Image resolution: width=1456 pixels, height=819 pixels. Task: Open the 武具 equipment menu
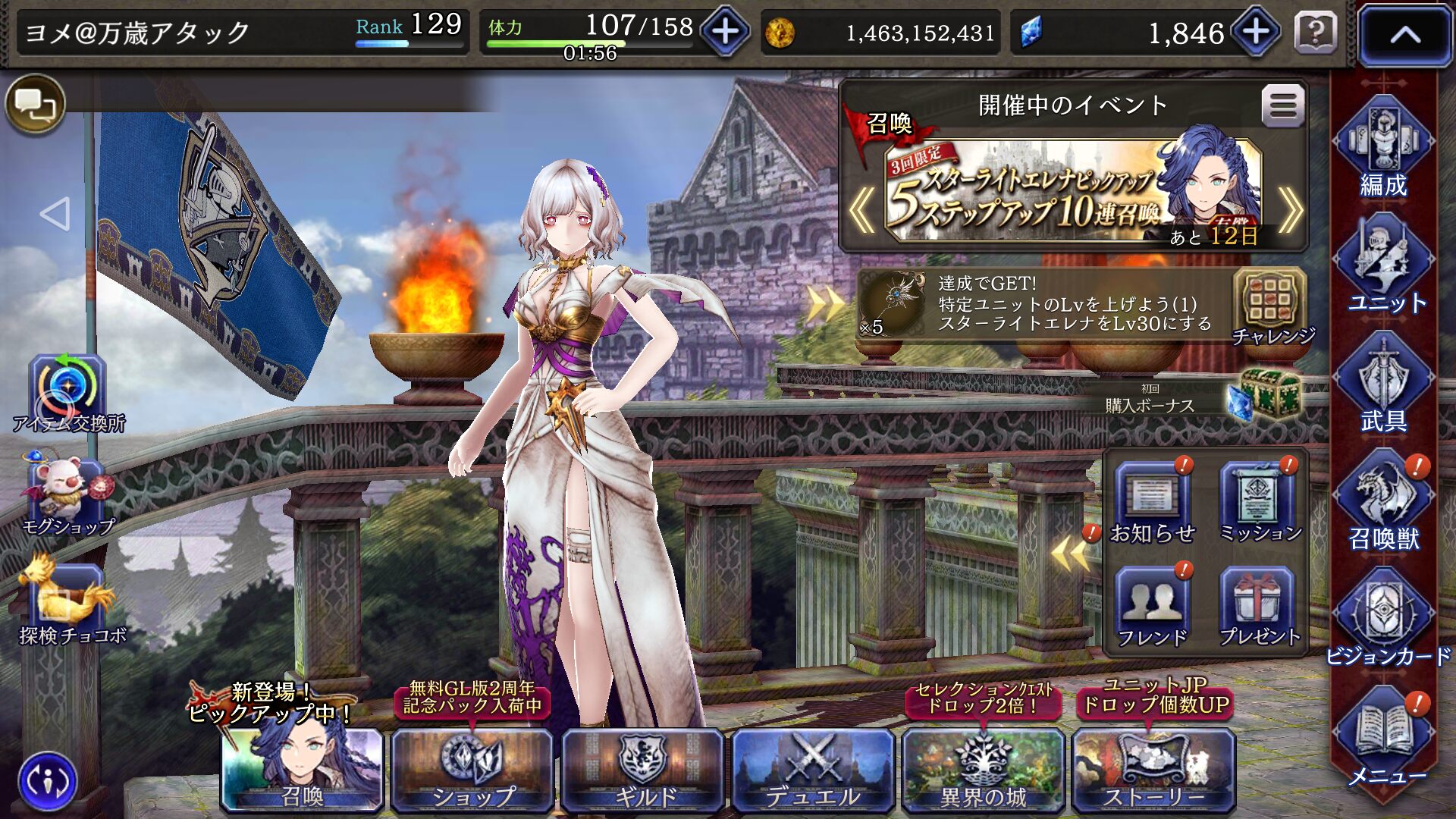coord(1383,383)
